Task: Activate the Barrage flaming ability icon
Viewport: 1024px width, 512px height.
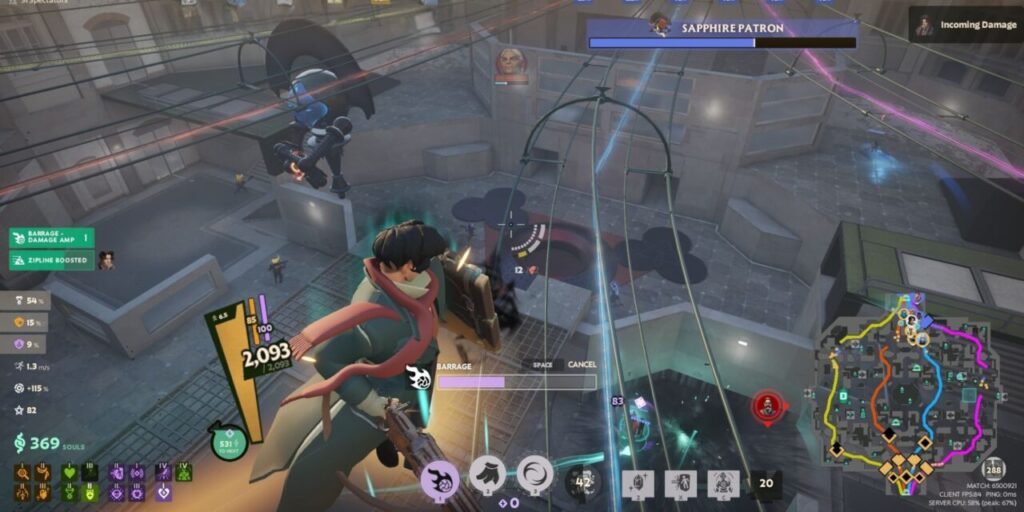Action: (x=440, y=477)
